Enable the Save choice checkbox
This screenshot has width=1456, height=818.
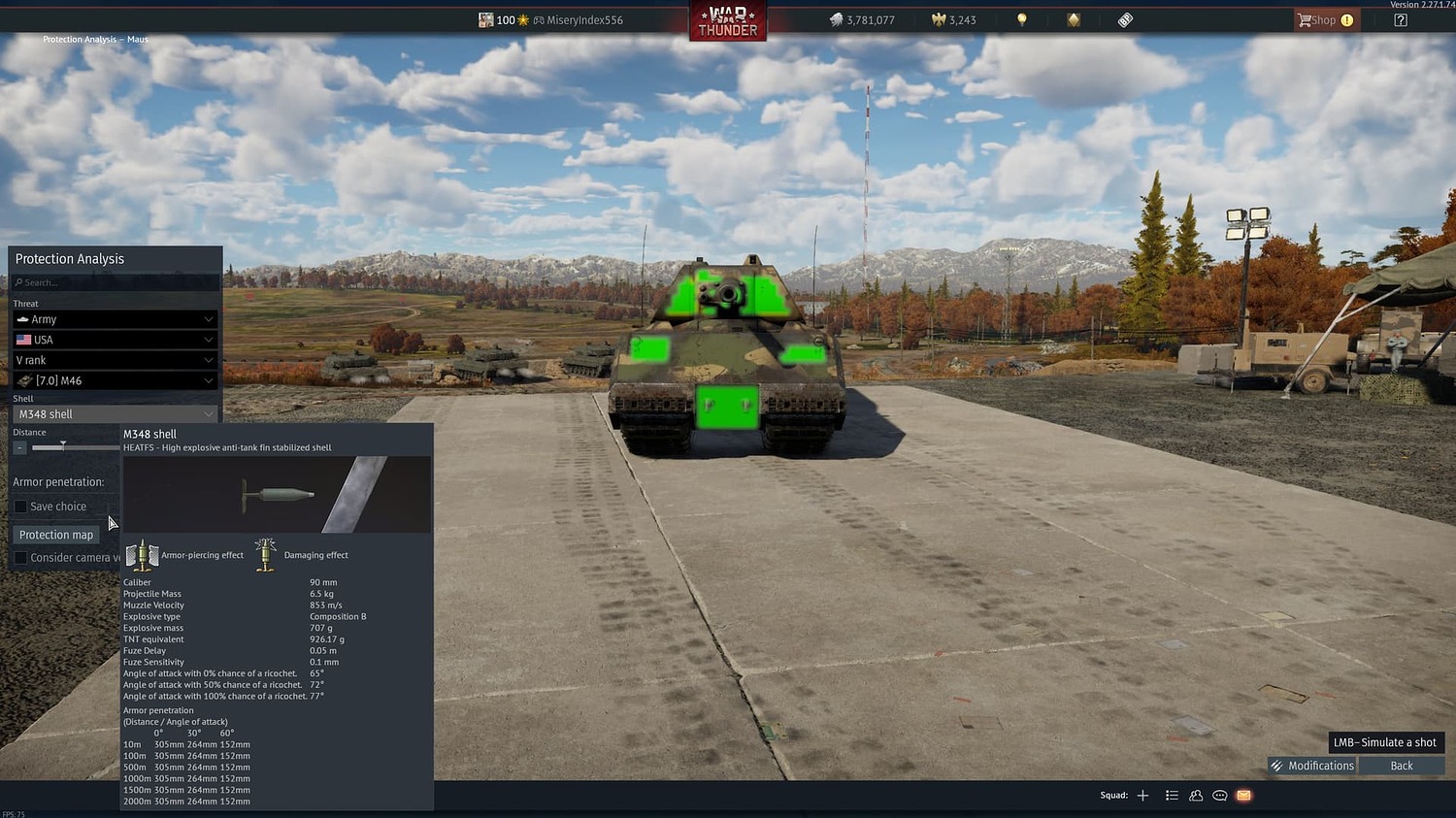[x=20, y=506]
